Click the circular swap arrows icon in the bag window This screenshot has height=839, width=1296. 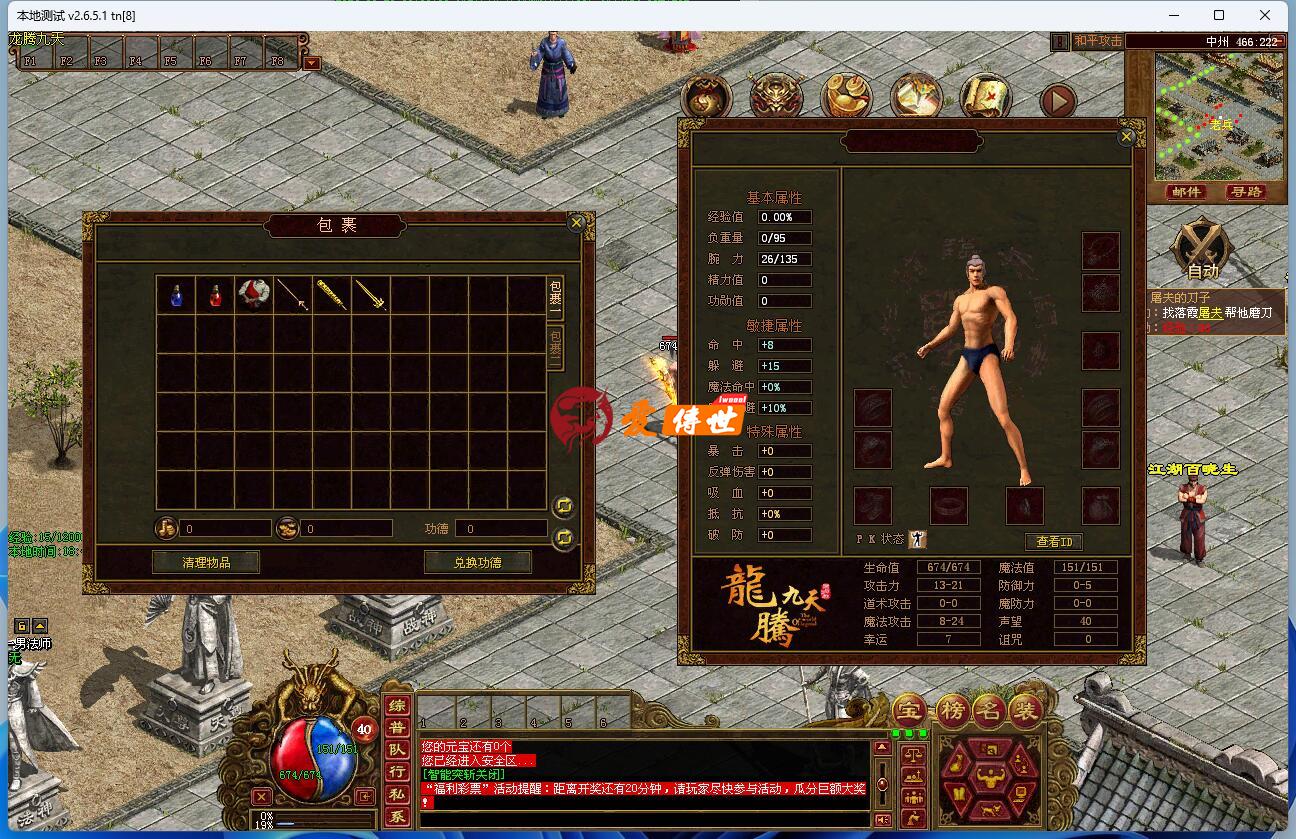click(x=563, y=507)
